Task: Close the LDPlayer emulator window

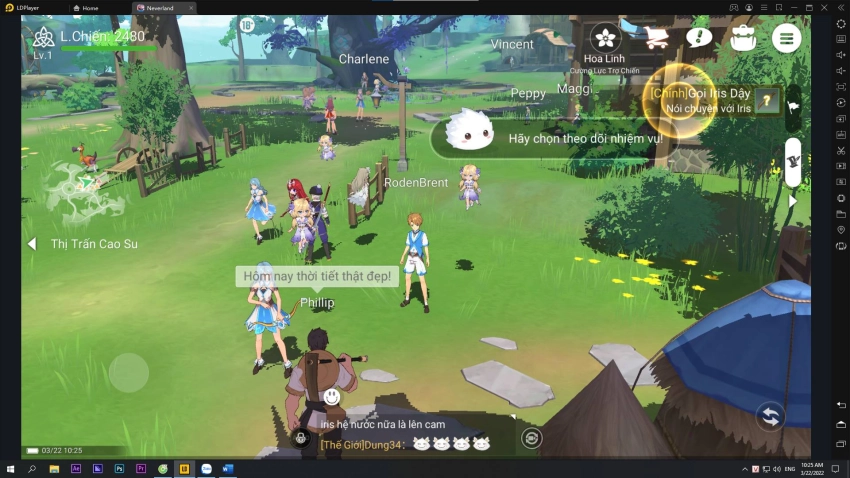Action: (x=823, y=7)
